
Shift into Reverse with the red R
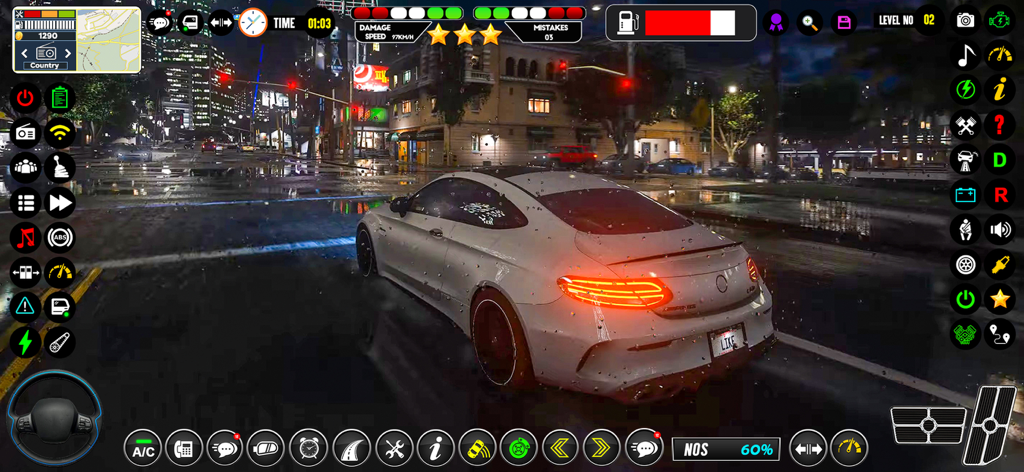coord(999,194)
